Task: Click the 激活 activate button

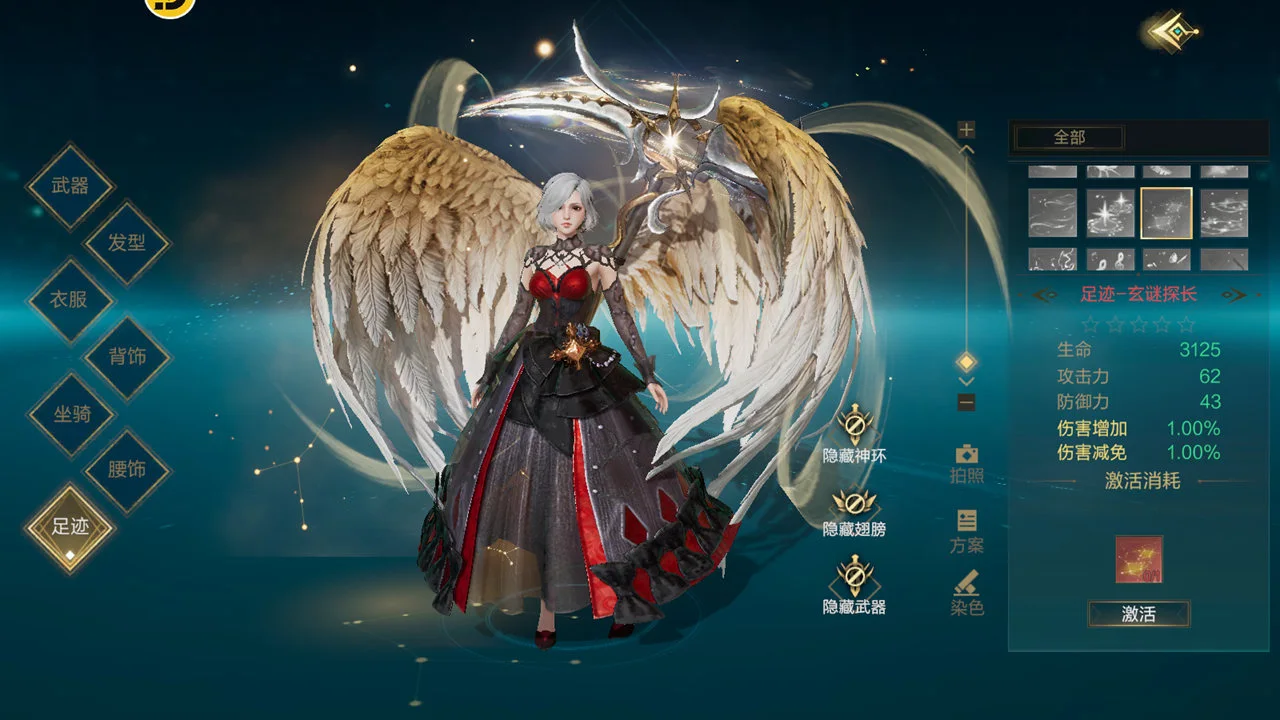Action: tap(1138, 614)
